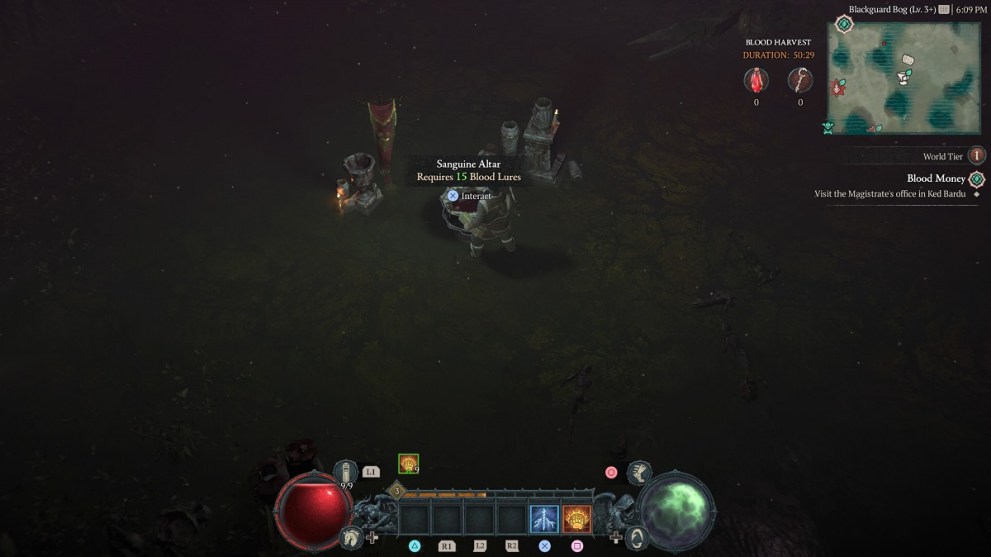Select the red altar marker on the minimap
Image resolution: width=991 pixels, height=557 pixels.
pos(837,87)
